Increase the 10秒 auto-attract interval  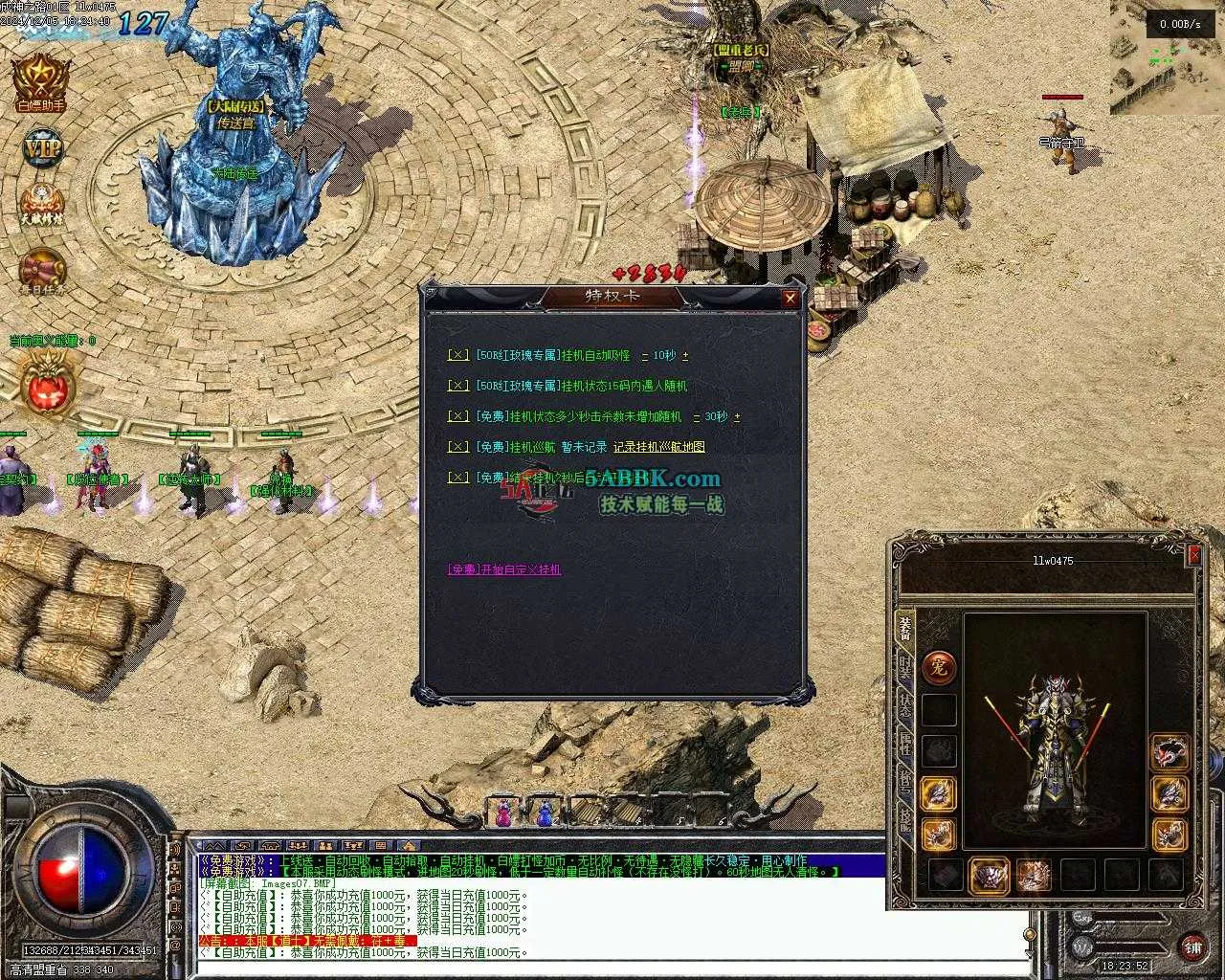[x=685, y=356]
